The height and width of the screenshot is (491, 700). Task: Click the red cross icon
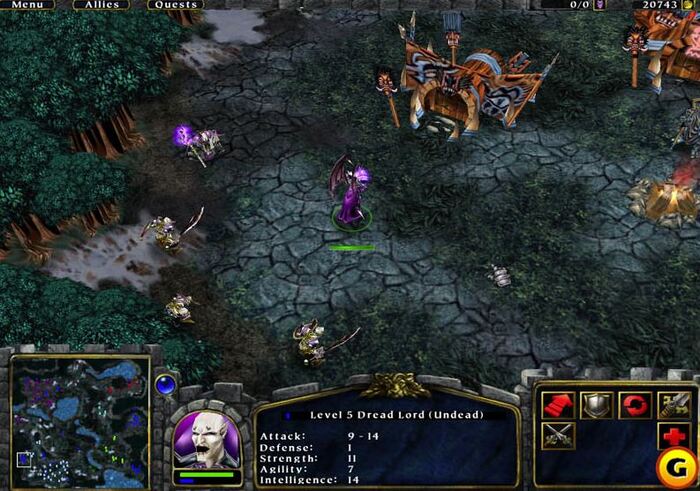click(x=672, y=437)
